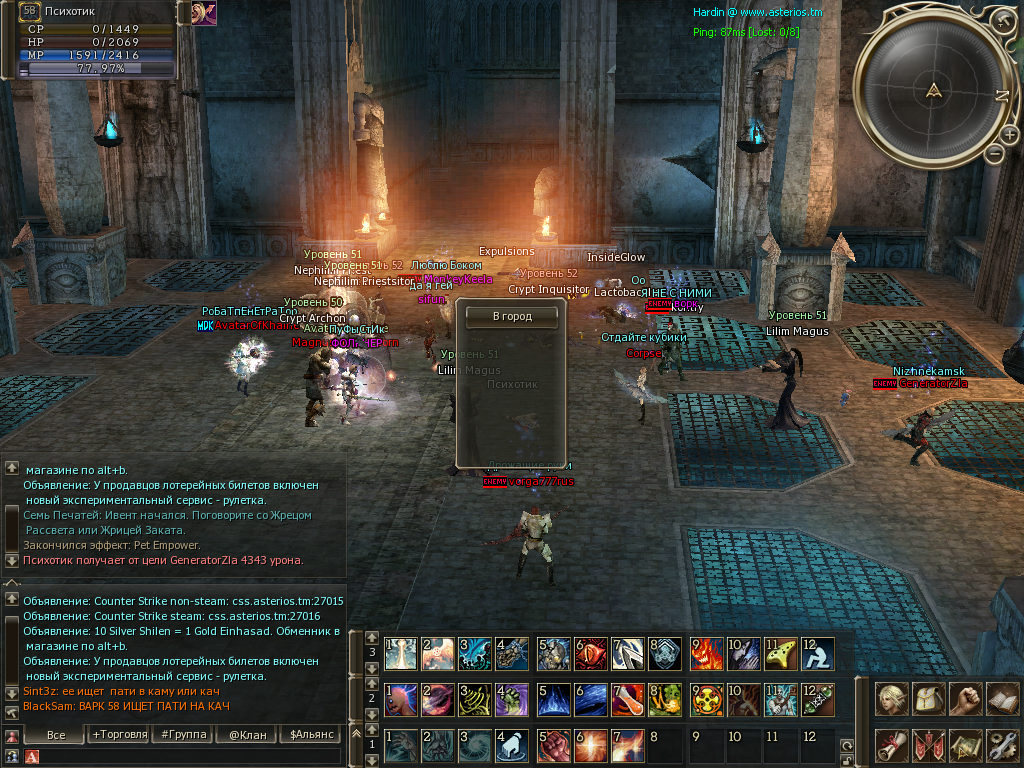Viewport: 1024px width, 768px height.
Task: Zoom in the radar with plus button
Action: coord(1009,135)
